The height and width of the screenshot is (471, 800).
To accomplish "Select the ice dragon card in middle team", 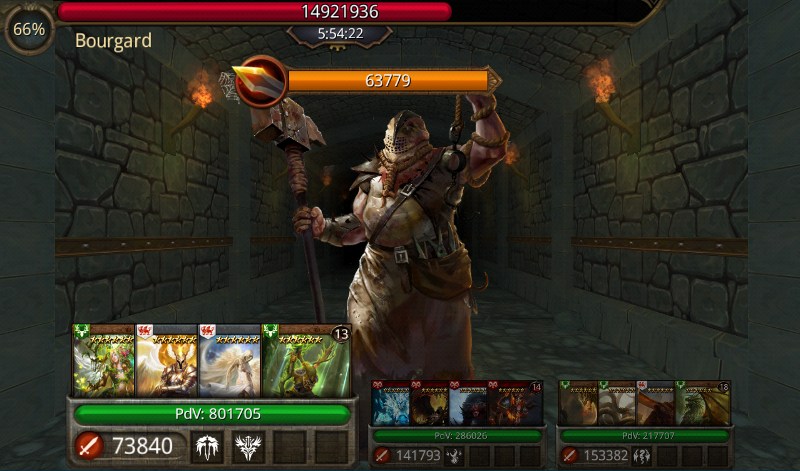I will click(390, 404).
